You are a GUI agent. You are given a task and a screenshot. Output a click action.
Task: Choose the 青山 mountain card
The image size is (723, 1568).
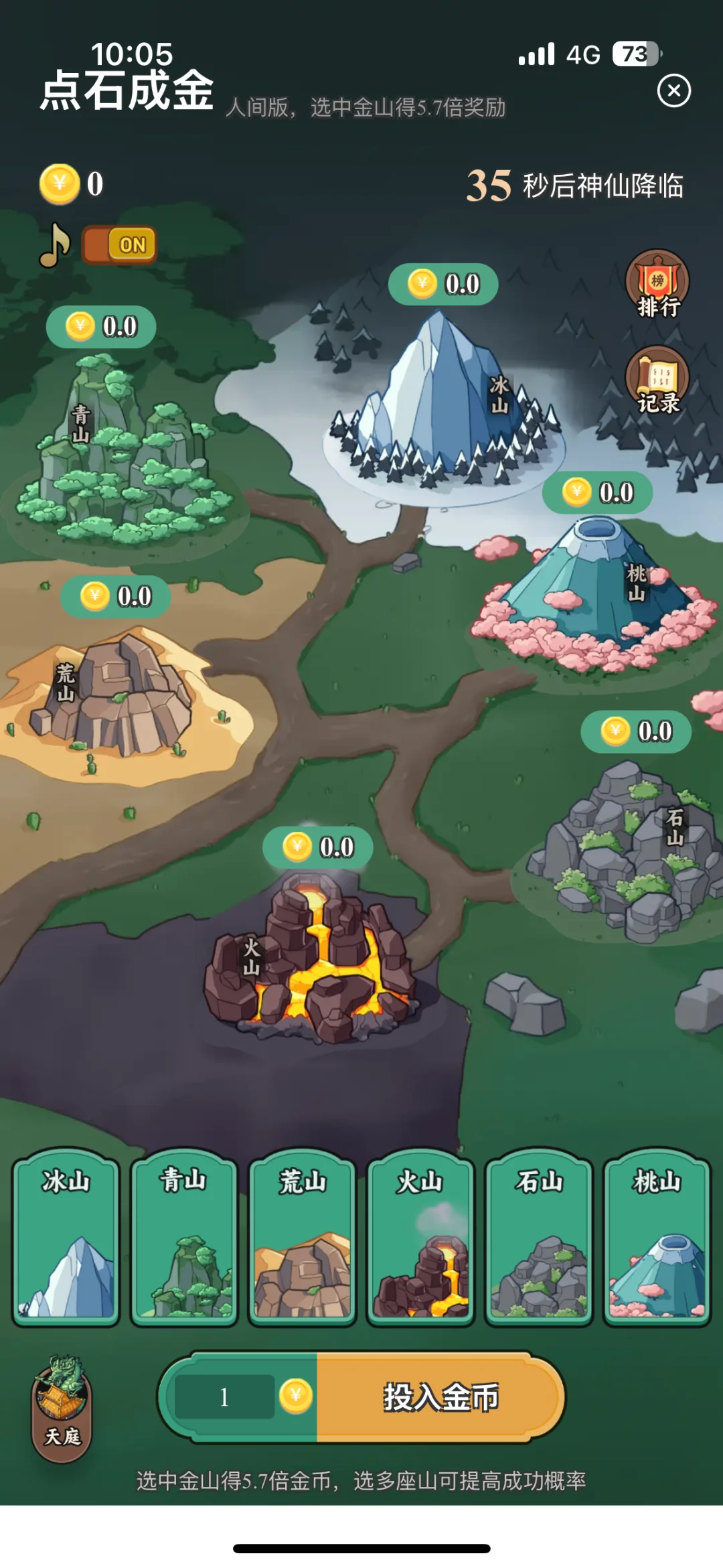tap(184, 1238)
